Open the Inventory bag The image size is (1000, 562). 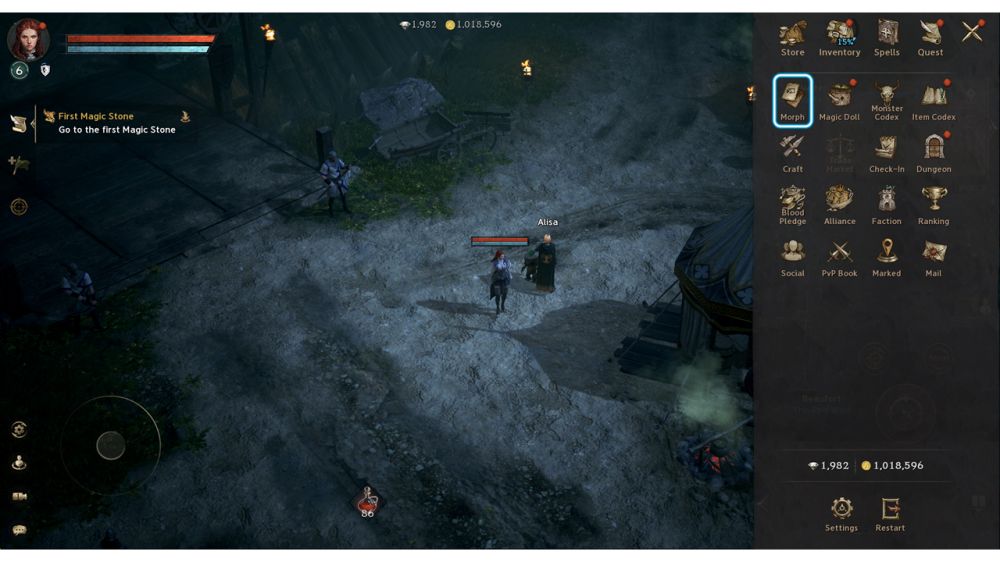coord(839,36)
